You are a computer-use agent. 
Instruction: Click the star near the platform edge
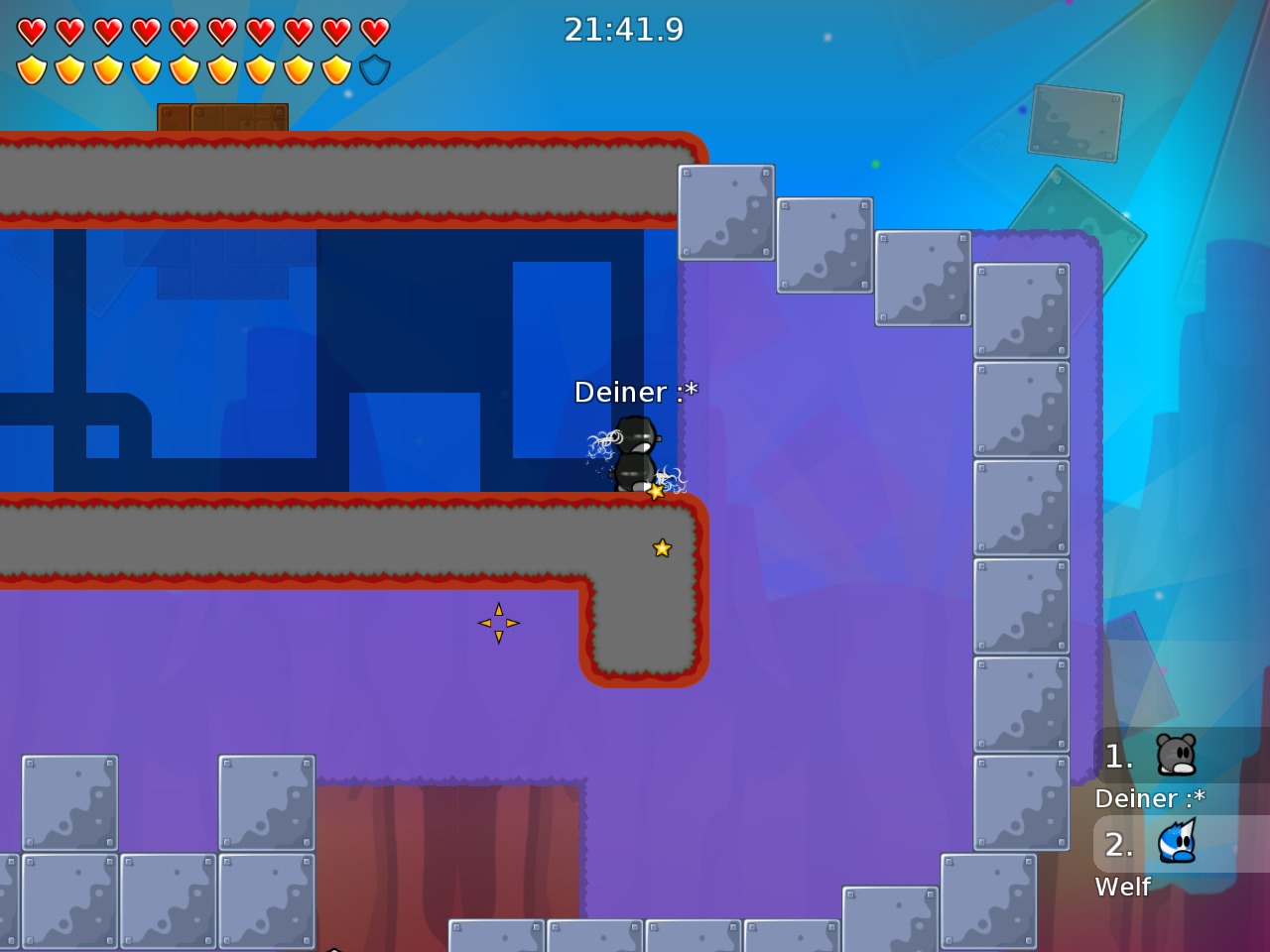(662, 546)
